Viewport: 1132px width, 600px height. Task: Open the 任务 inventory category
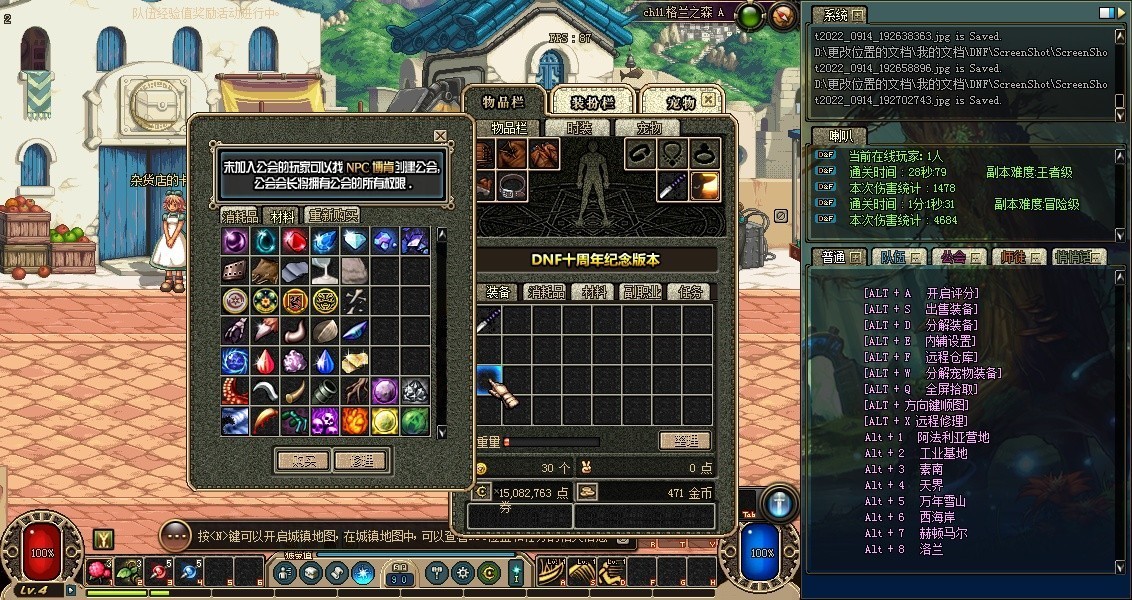(690, 292)
